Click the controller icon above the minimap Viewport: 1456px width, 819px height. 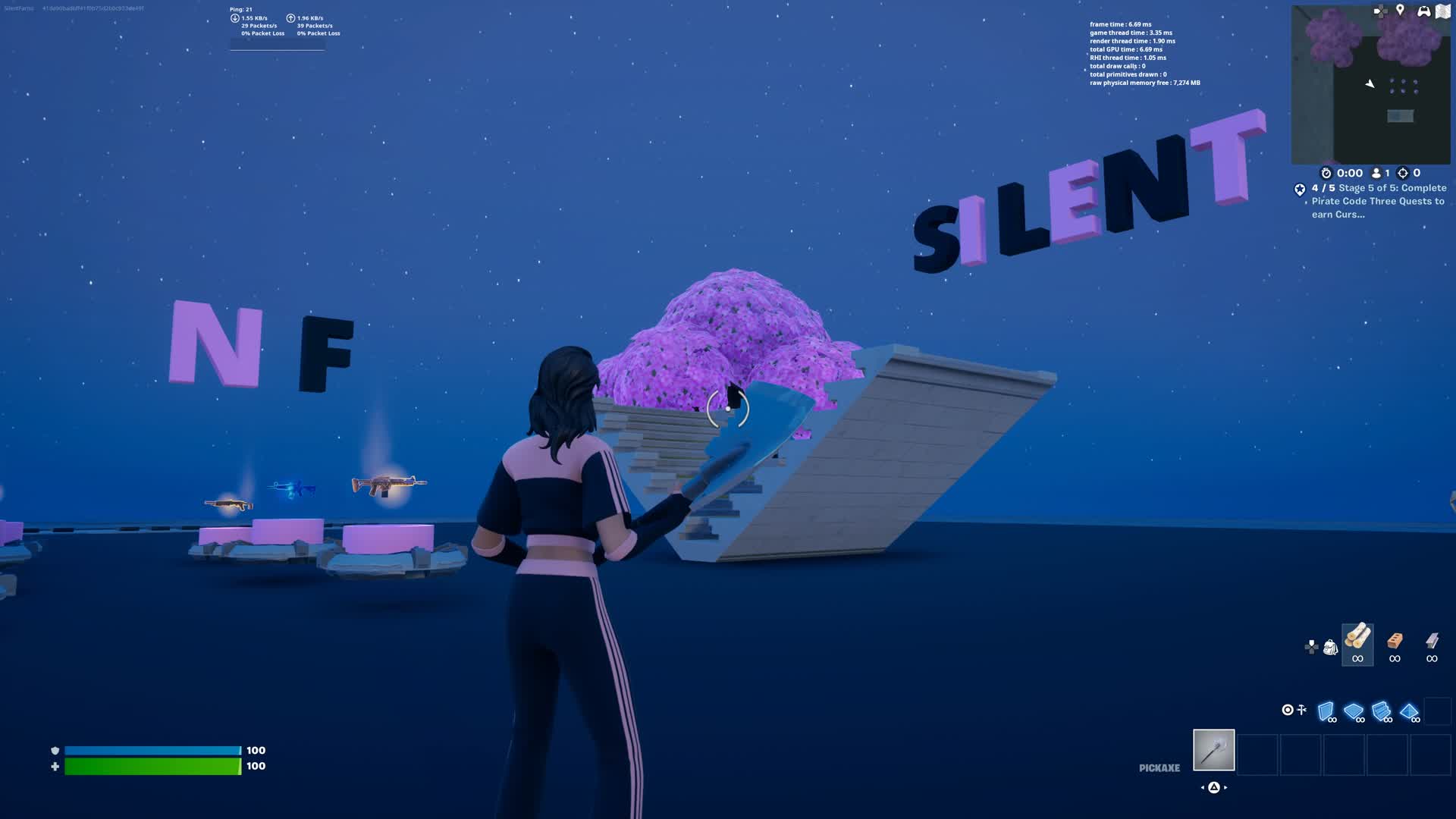coord(1424,11)
